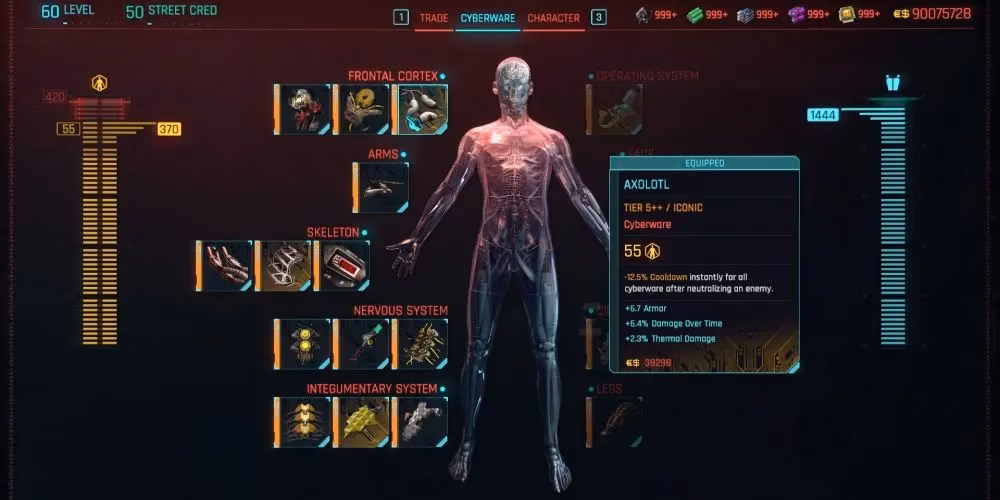Open the Character tab

point(553,18)
